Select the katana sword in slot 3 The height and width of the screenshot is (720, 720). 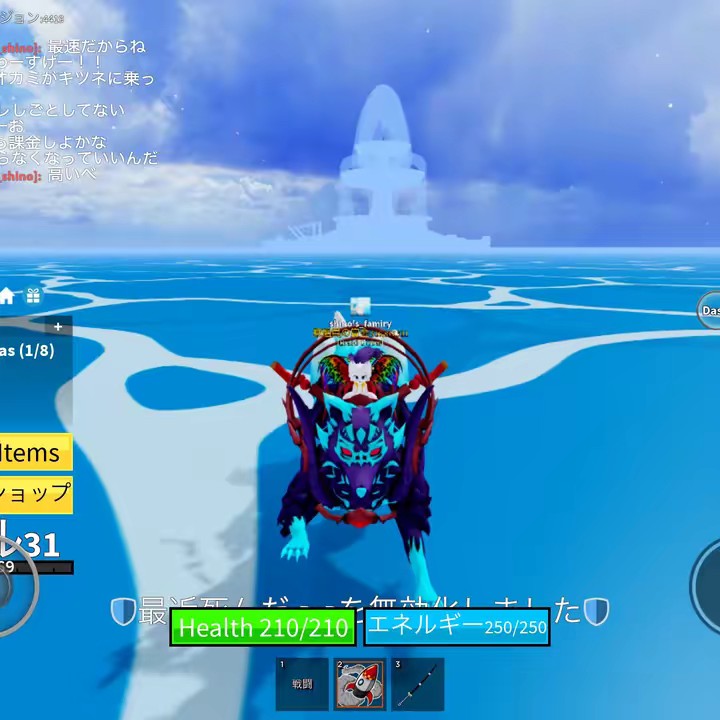tap(417, 684)
